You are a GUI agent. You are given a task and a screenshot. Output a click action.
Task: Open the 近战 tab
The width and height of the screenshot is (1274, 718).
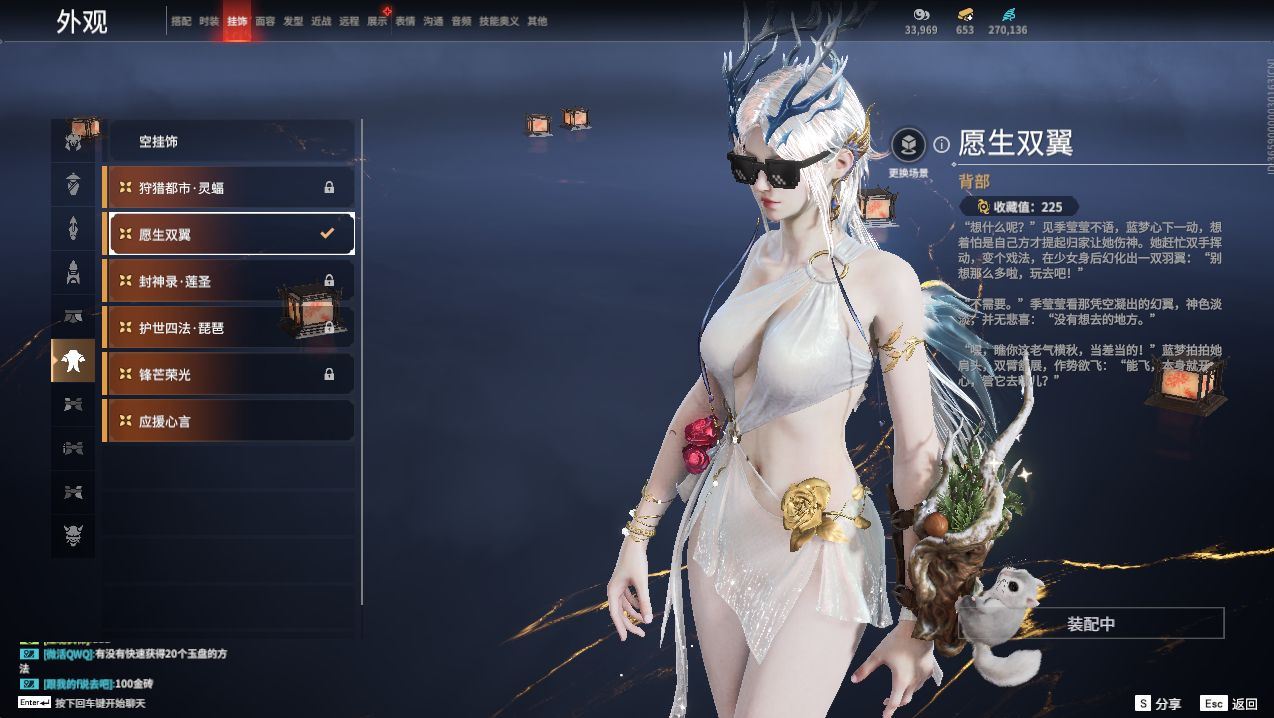pos(321,21)
